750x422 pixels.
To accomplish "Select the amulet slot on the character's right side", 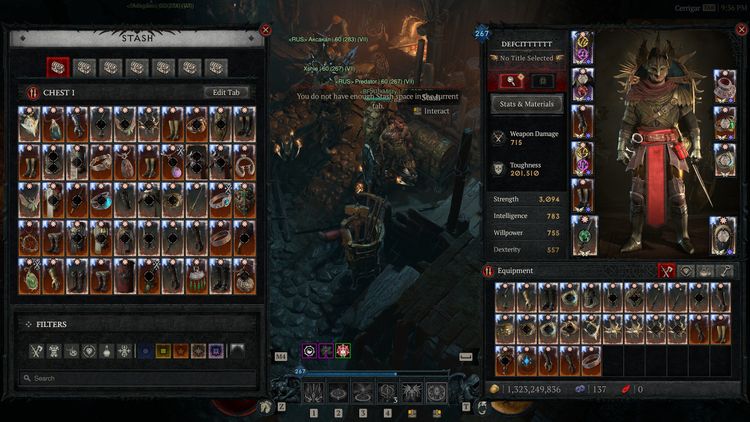I will coord(725,86).
